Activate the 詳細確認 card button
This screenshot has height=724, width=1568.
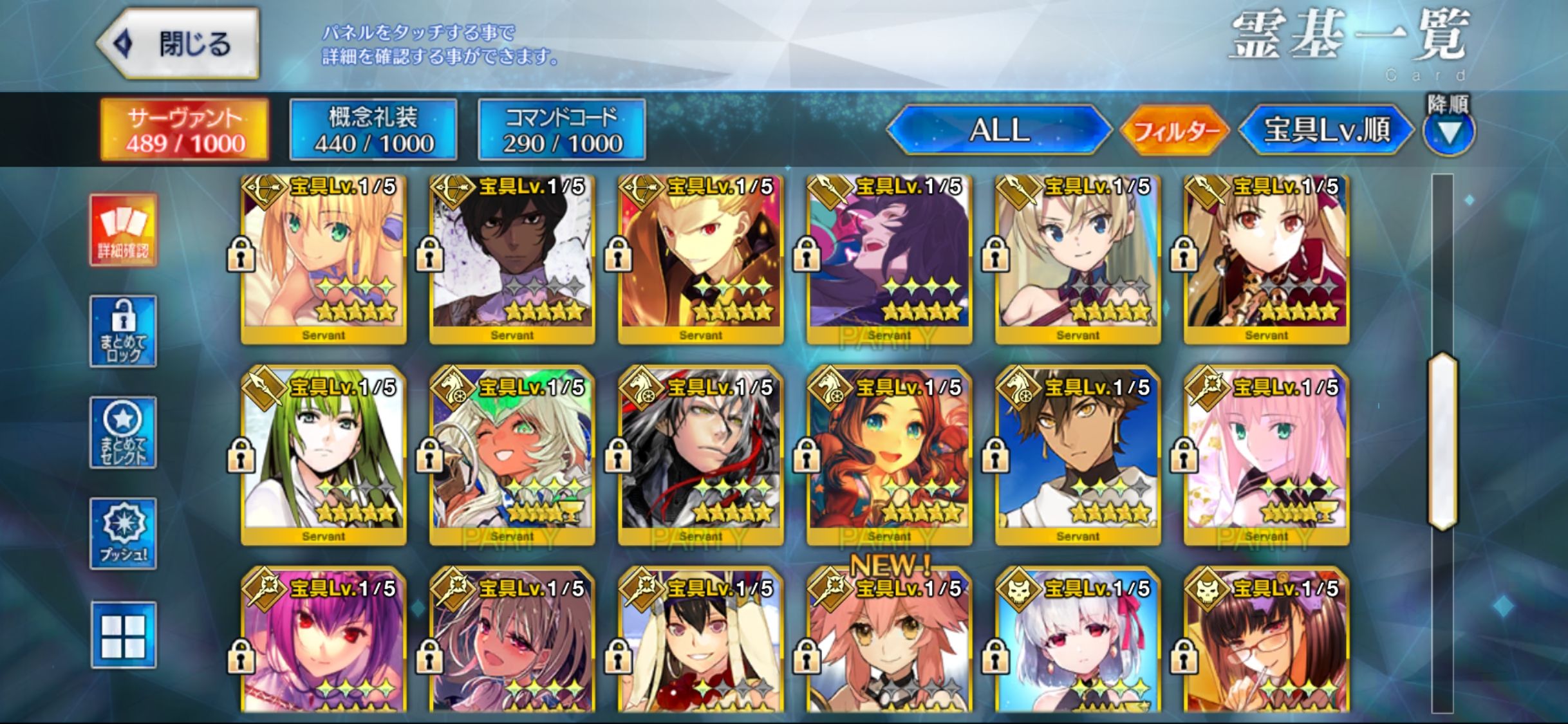[x=123, y=230]
